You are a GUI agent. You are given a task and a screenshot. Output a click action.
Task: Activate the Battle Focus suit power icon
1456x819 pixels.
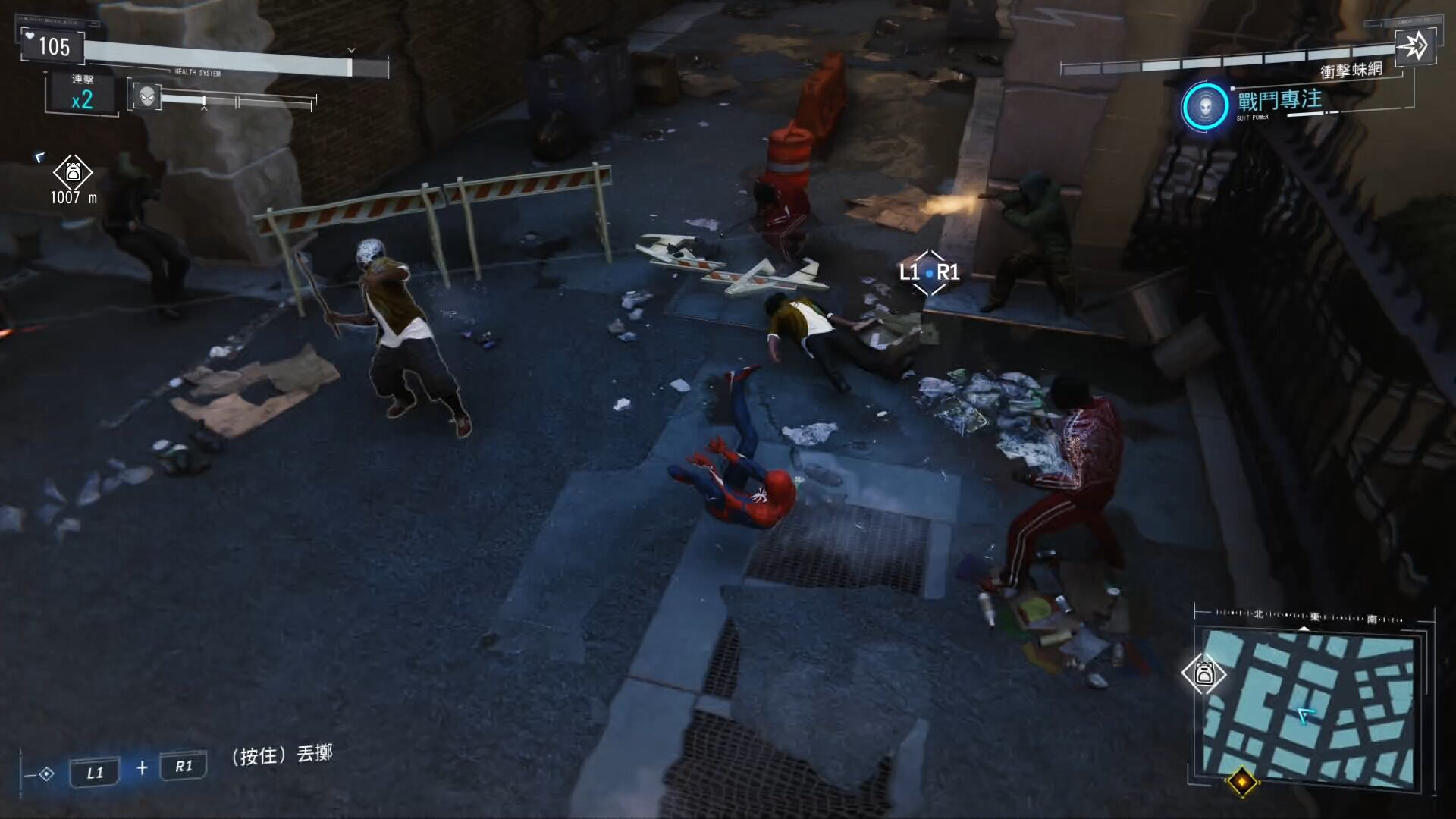click(x=1205, y=106)
